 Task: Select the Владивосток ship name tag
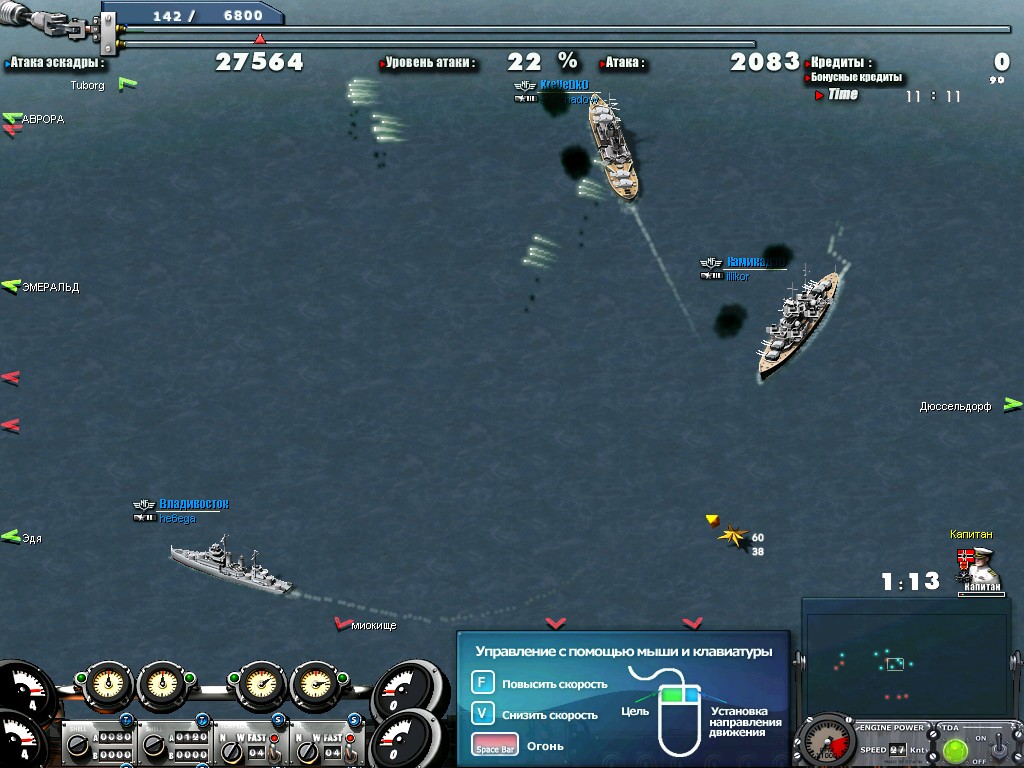pyautogui.click(x=193, y=504)
